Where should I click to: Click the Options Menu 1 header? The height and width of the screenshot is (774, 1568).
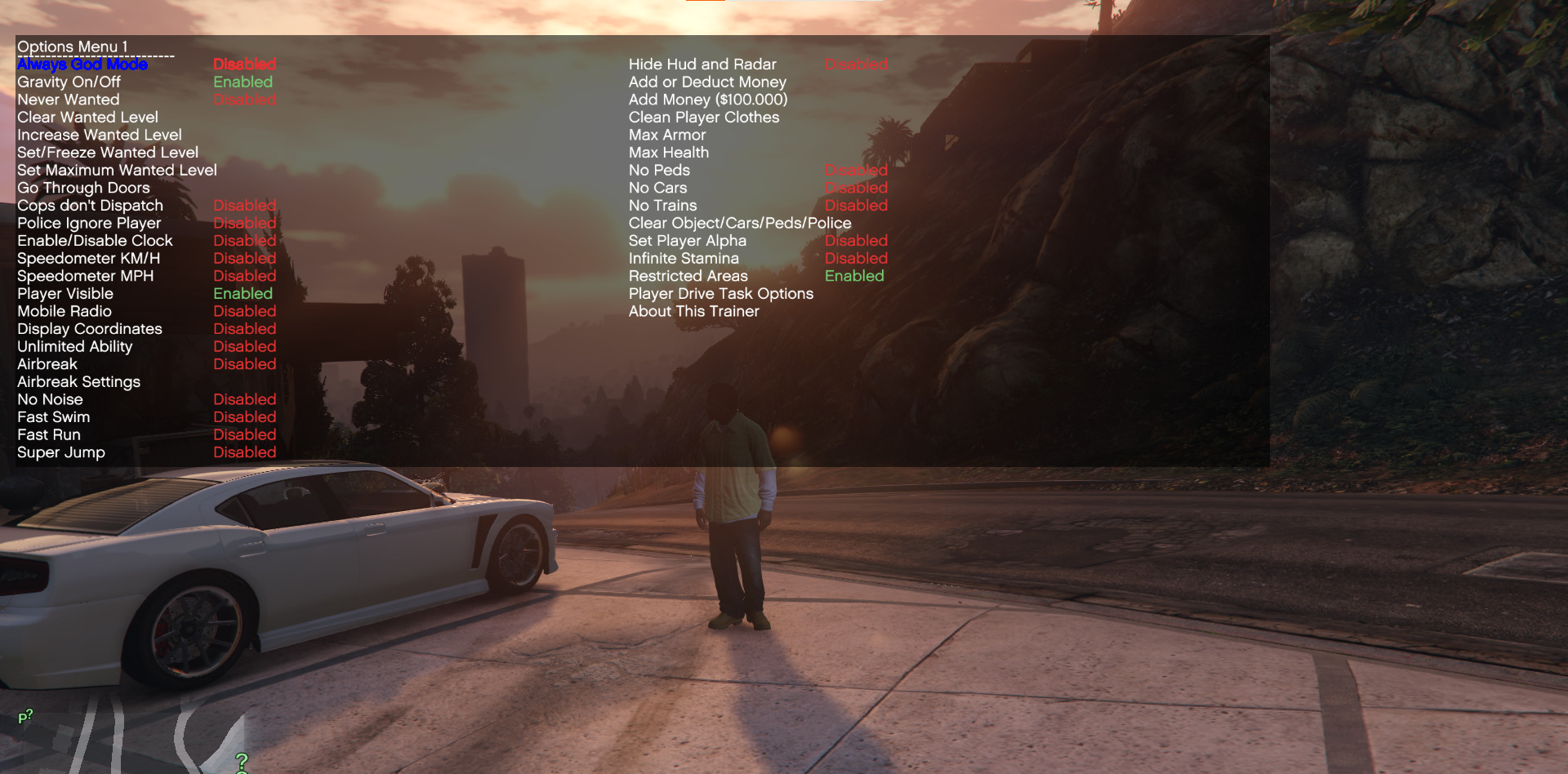click(73, 47)
